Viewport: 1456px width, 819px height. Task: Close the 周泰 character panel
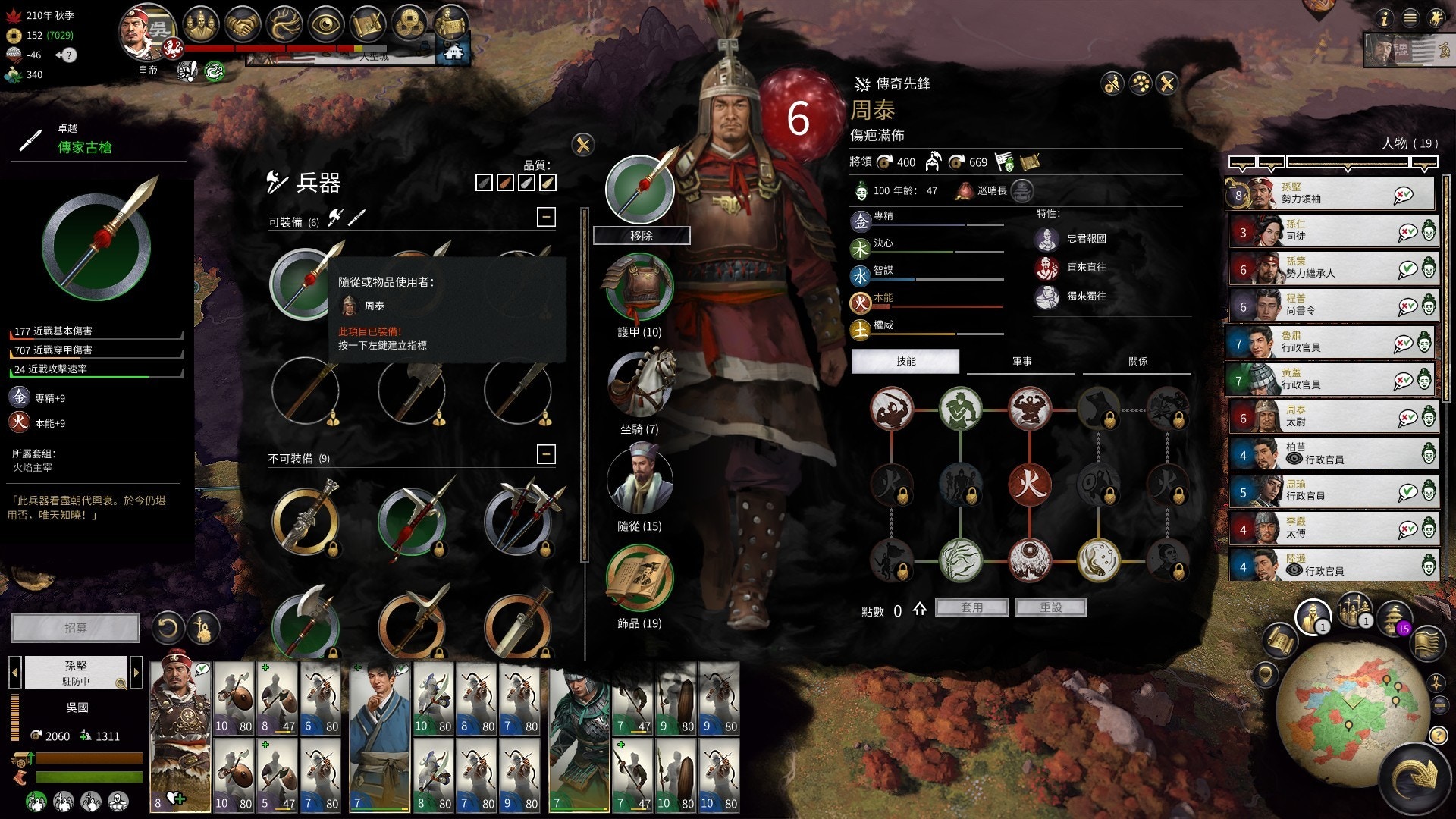pyautogui.click(x=1167, y=83)
